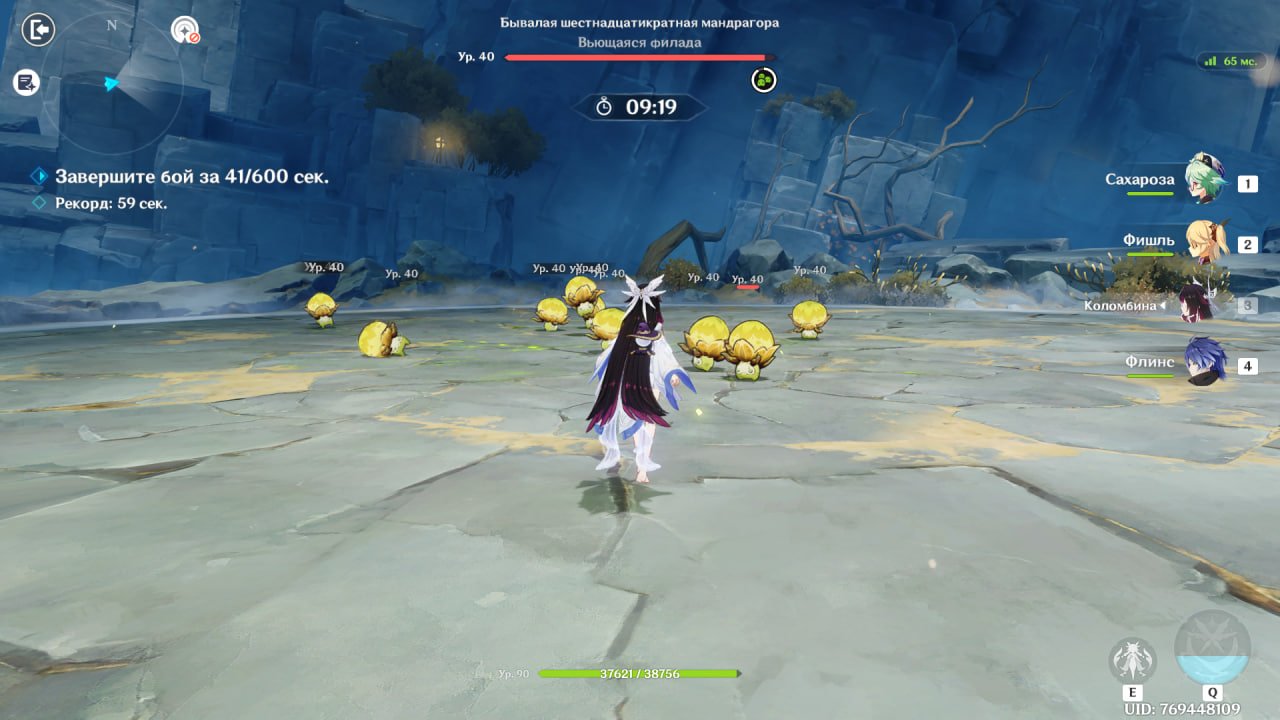Click the green enemy status icon below boss bar
Viewport: 1280px width, 720px height.
[x=764, y=80]
